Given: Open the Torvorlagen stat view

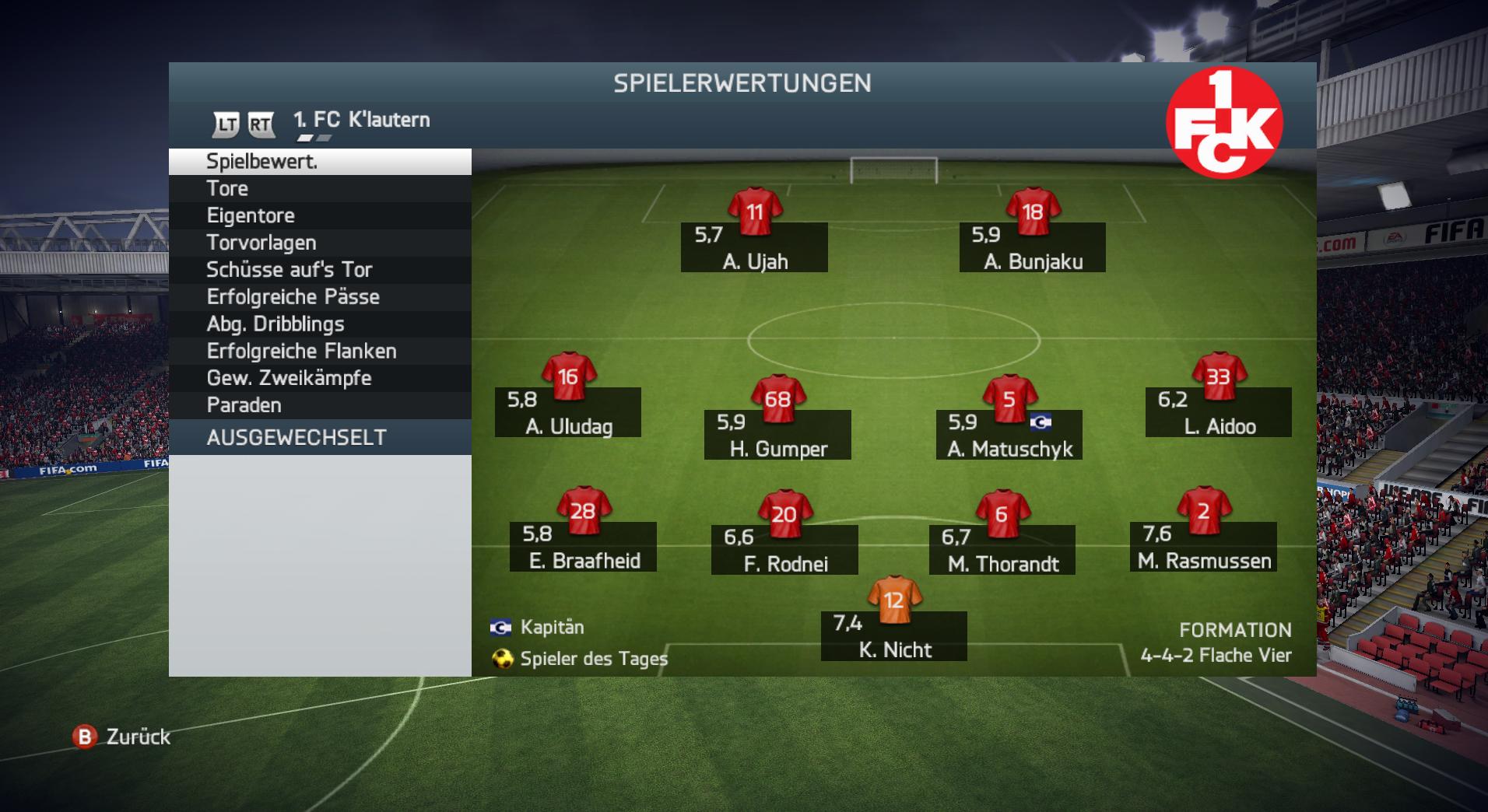Looking at the screenshot, I should (319, 243).
